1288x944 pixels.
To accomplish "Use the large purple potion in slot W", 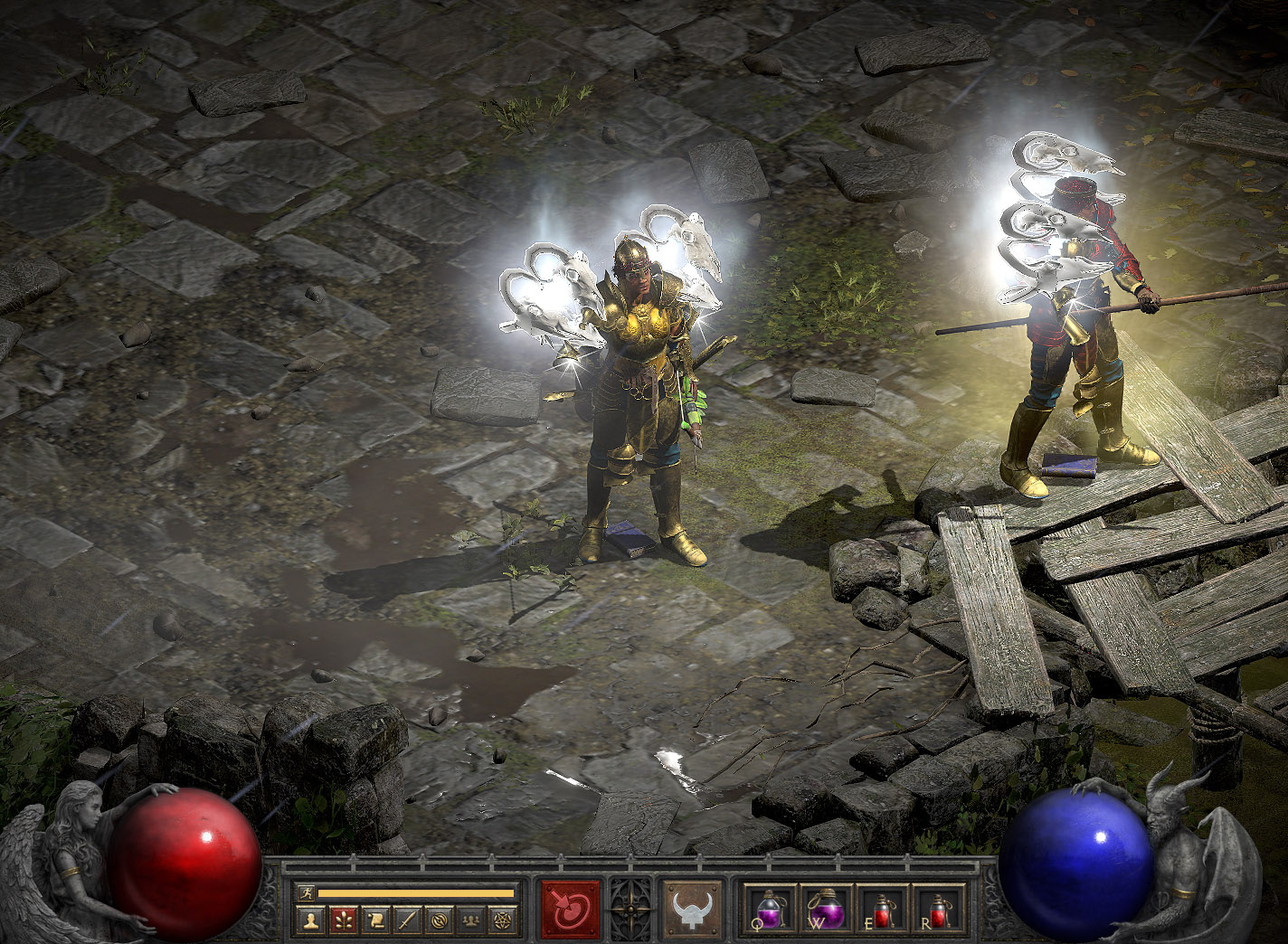I will [823, 907].
